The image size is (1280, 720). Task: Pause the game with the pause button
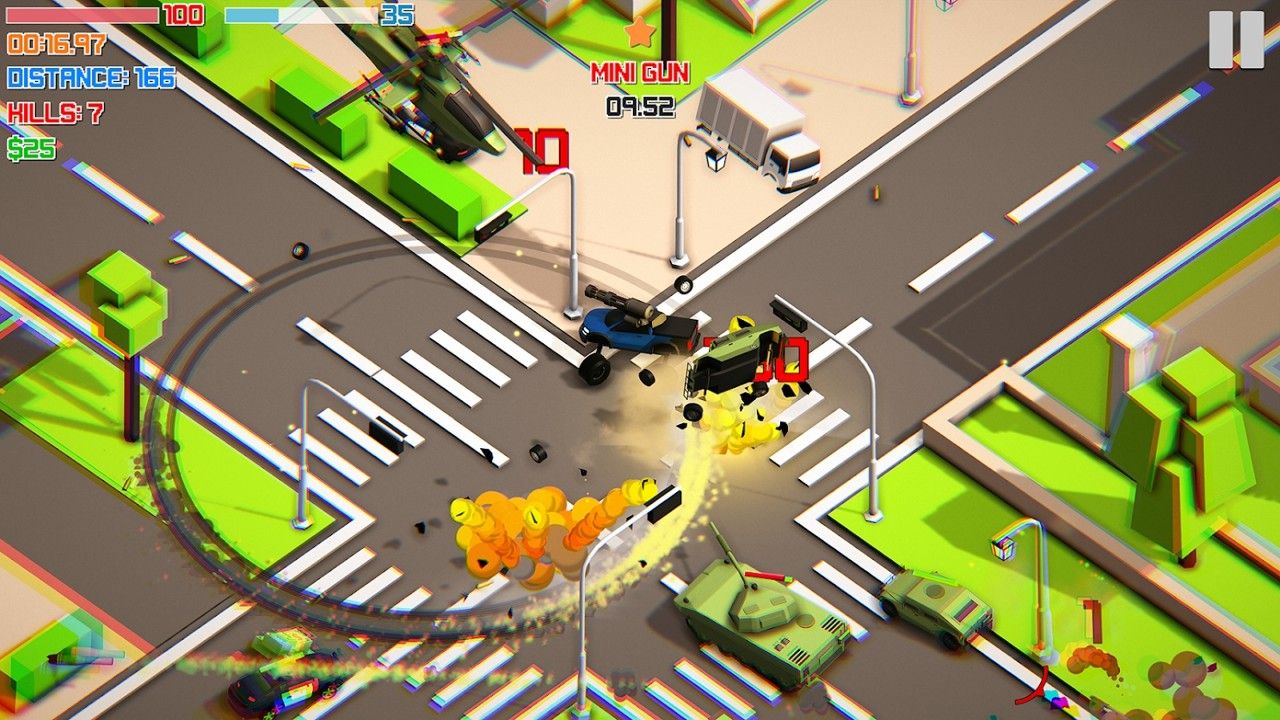(x=1236, y=40)
